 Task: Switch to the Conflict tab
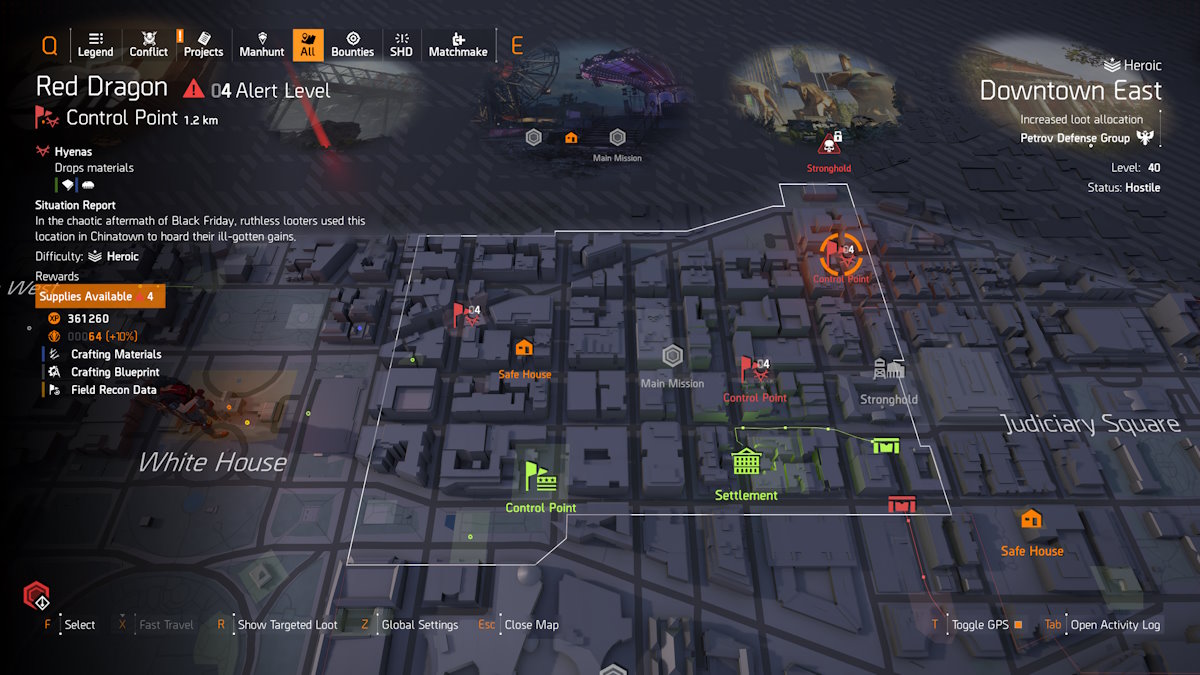tap(149, 44)
